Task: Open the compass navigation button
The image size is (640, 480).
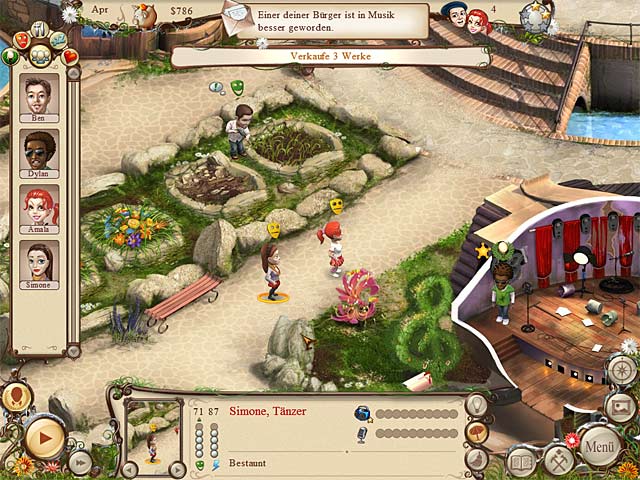Action: point(619,370)
